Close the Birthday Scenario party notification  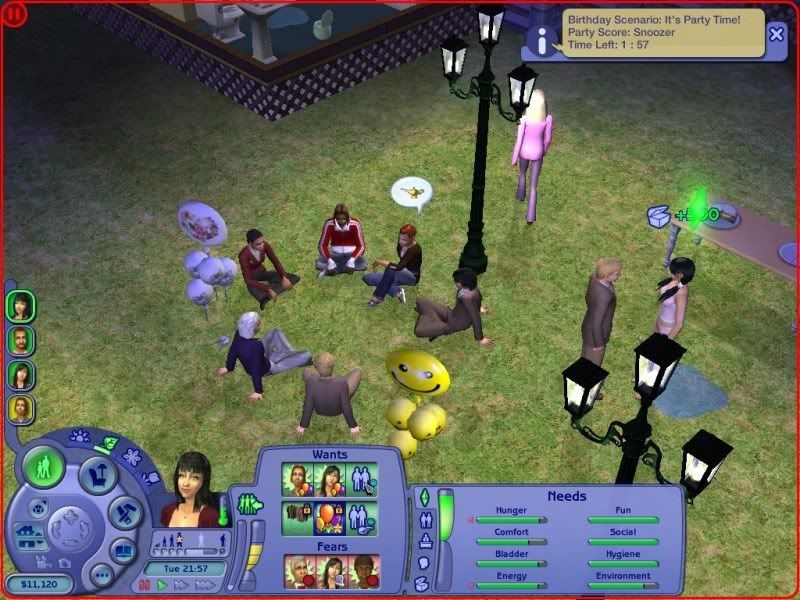click(776, 33)
